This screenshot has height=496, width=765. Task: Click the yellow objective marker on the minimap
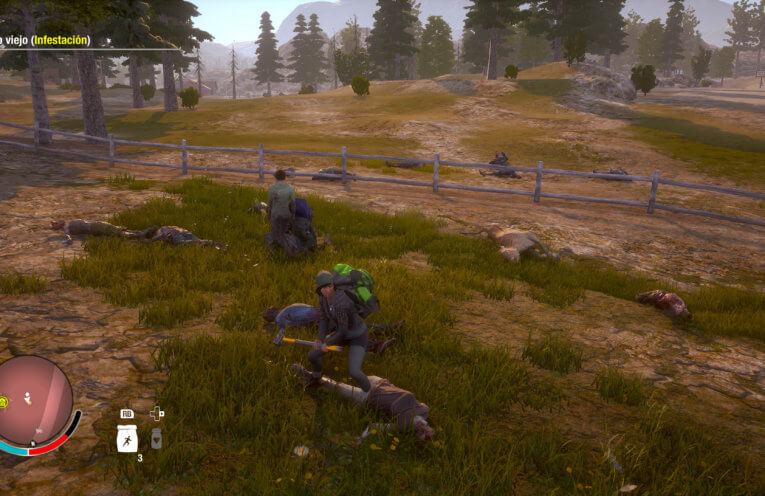(4, 402)
